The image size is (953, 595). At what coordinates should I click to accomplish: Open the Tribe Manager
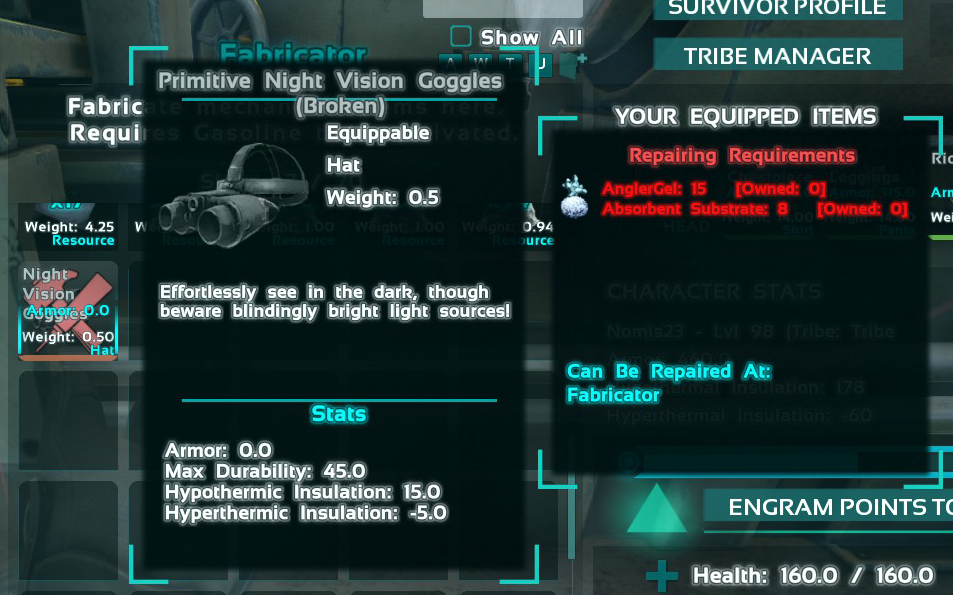tap(777, 56)
